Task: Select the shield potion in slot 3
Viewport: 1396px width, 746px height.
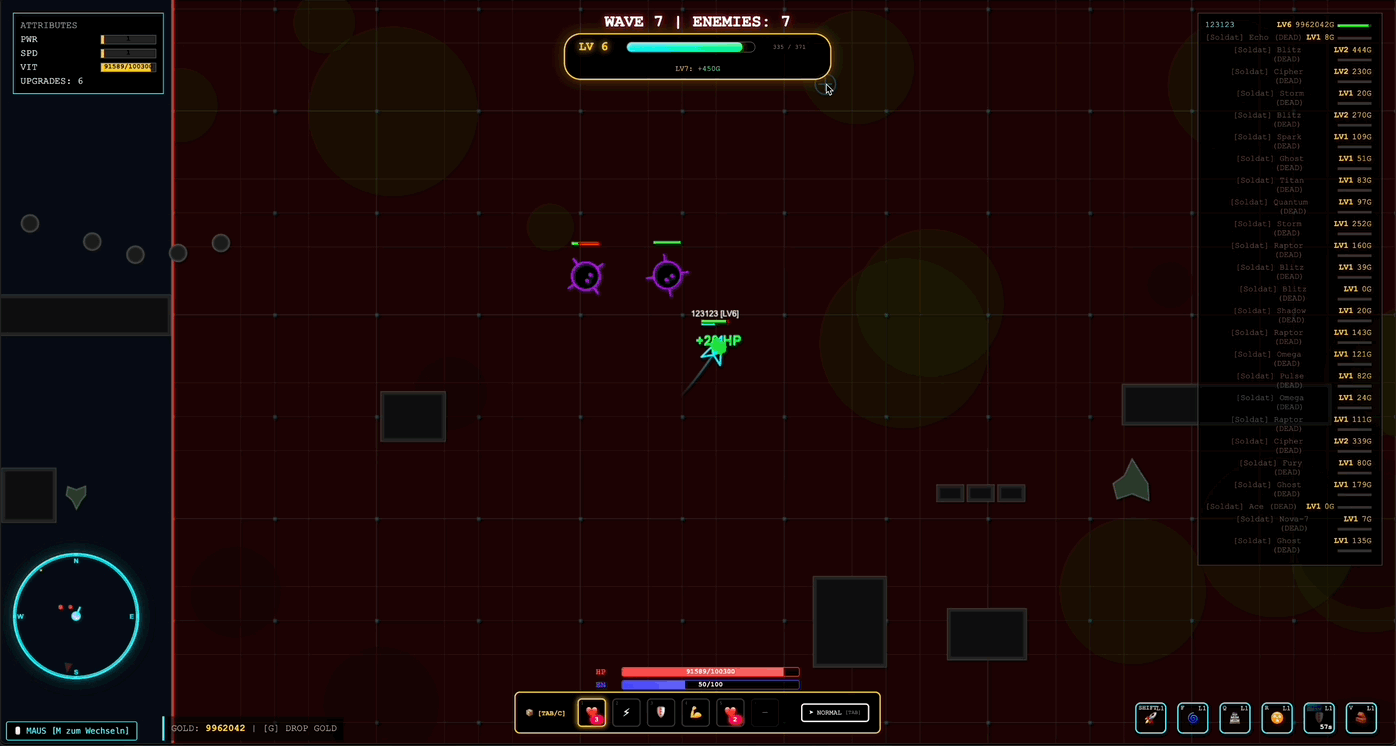Action: point(661,712)
